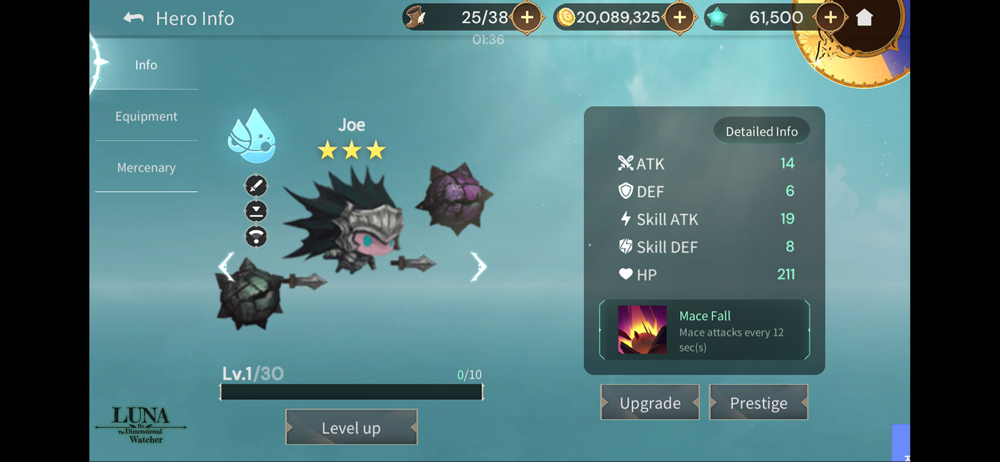Go back using the Hero Info arrow
The height and width of the screenshot is (462, 1000).
coord(134,18)
